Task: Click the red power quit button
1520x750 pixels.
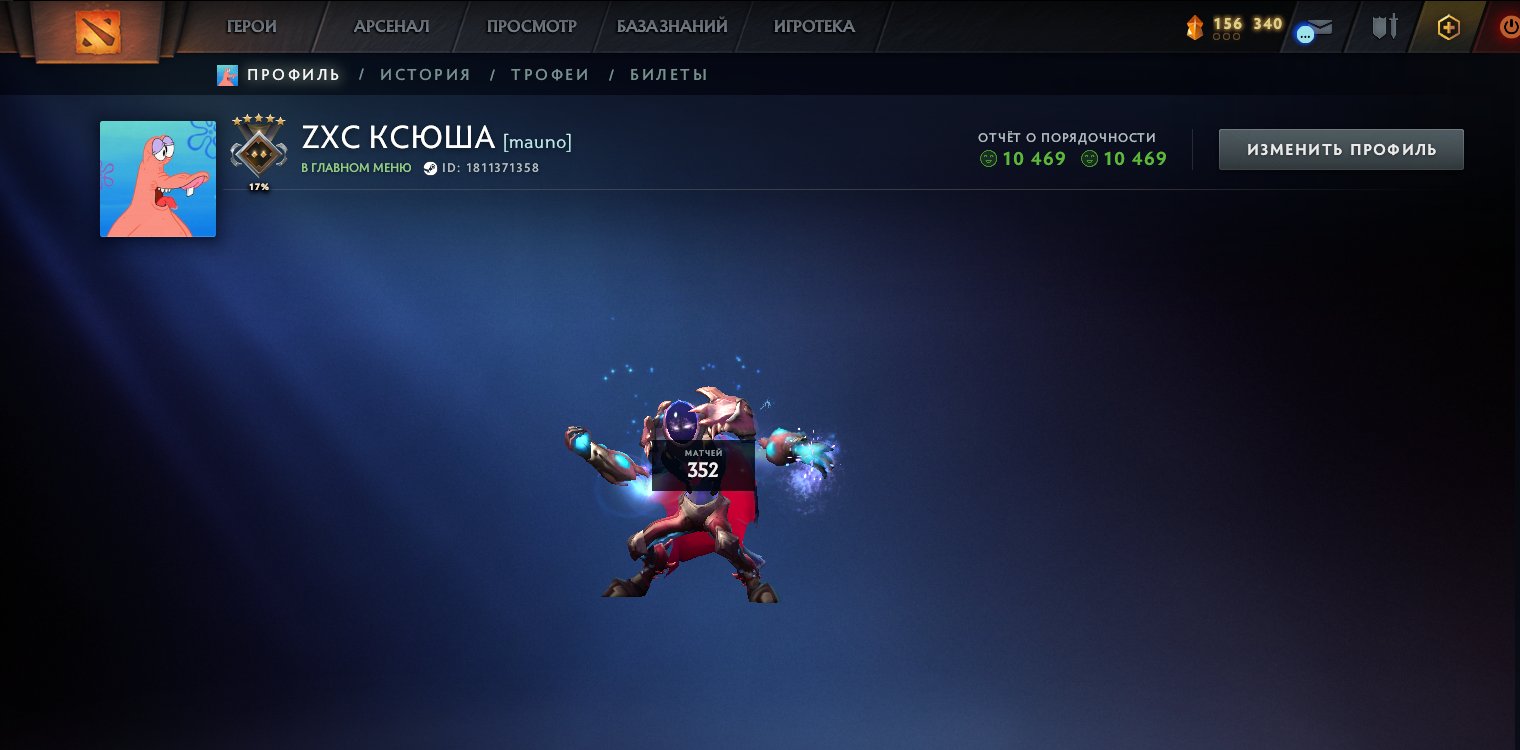Action: pos(1509,27)
